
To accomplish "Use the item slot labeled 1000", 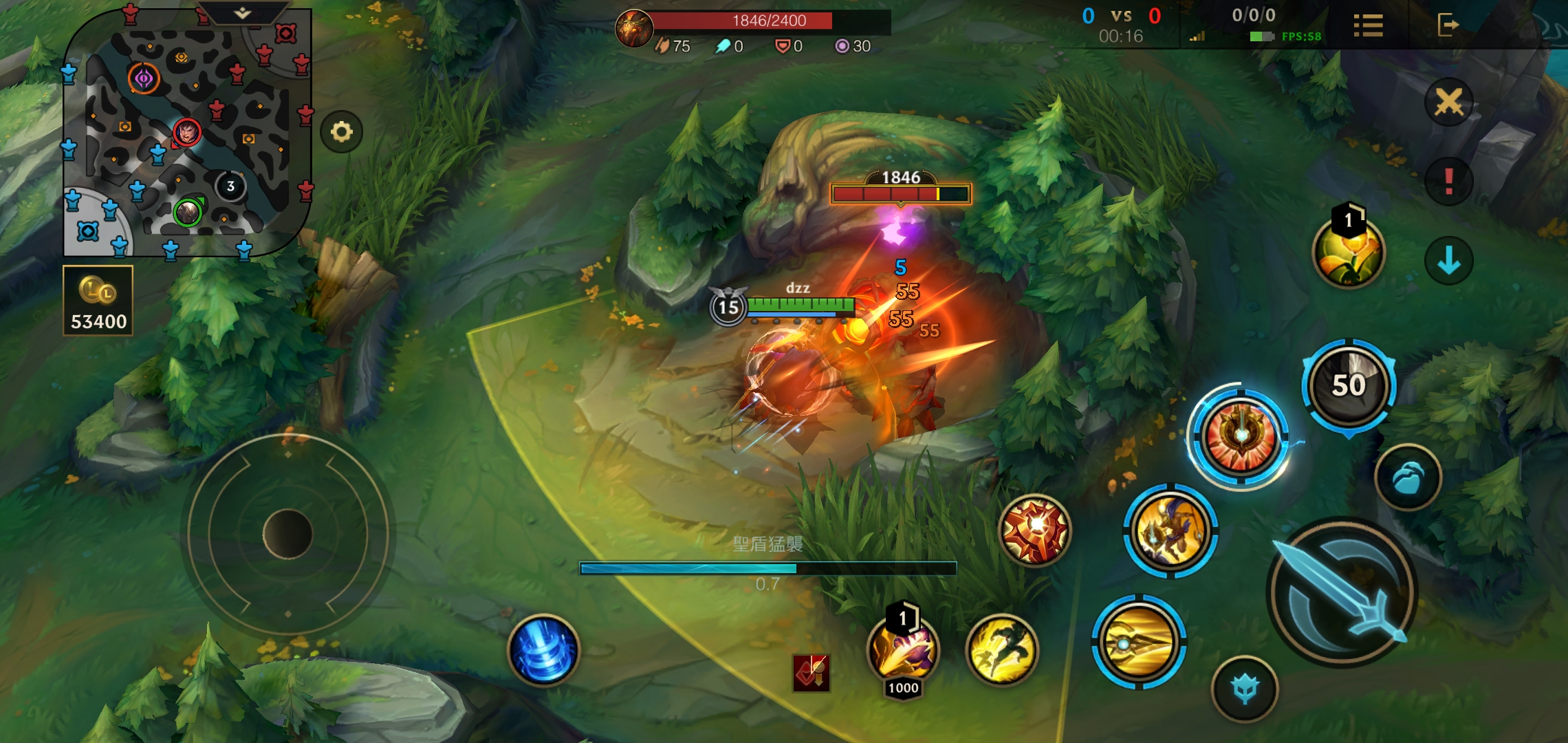I will [x=903, y=652].
